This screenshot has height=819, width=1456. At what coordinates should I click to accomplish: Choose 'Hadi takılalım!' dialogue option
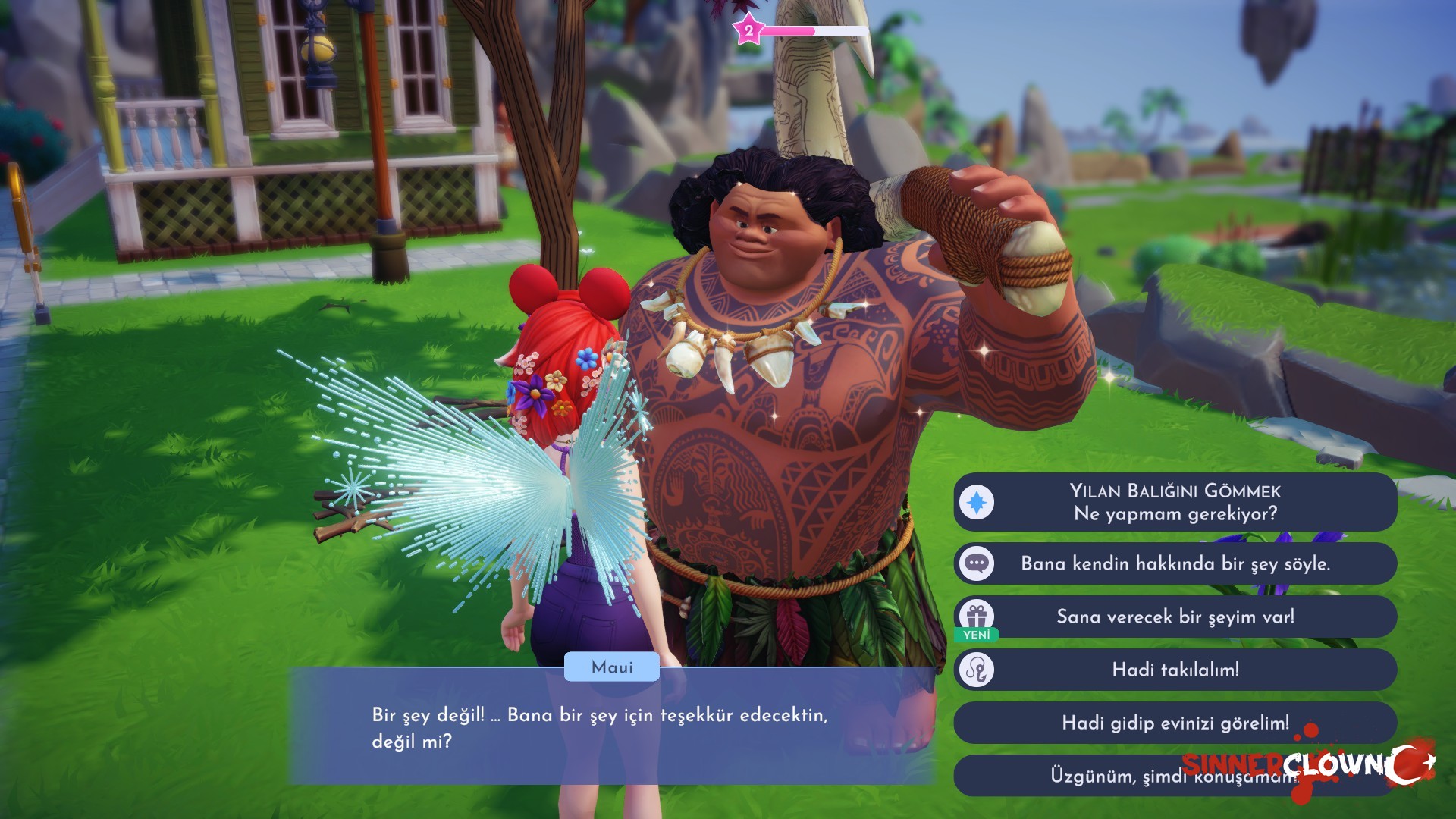point(1175,670)
